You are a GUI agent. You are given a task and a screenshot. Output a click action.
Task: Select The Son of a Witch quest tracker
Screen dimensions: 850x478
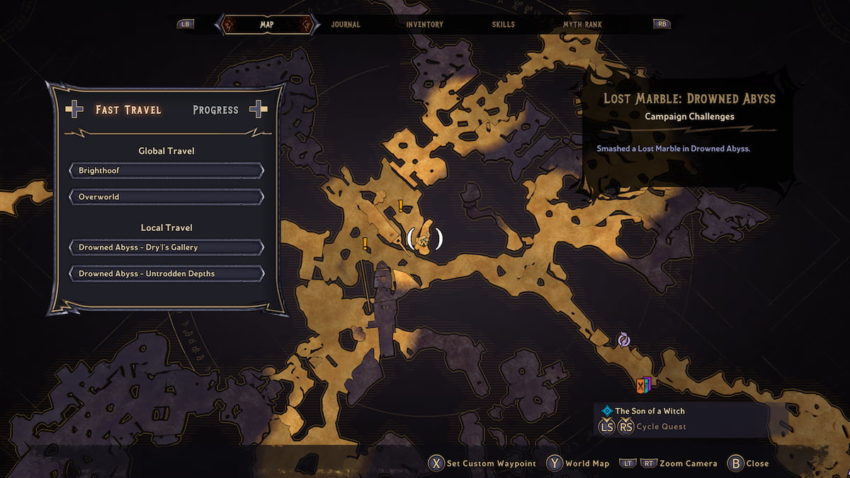pos(650,411)
